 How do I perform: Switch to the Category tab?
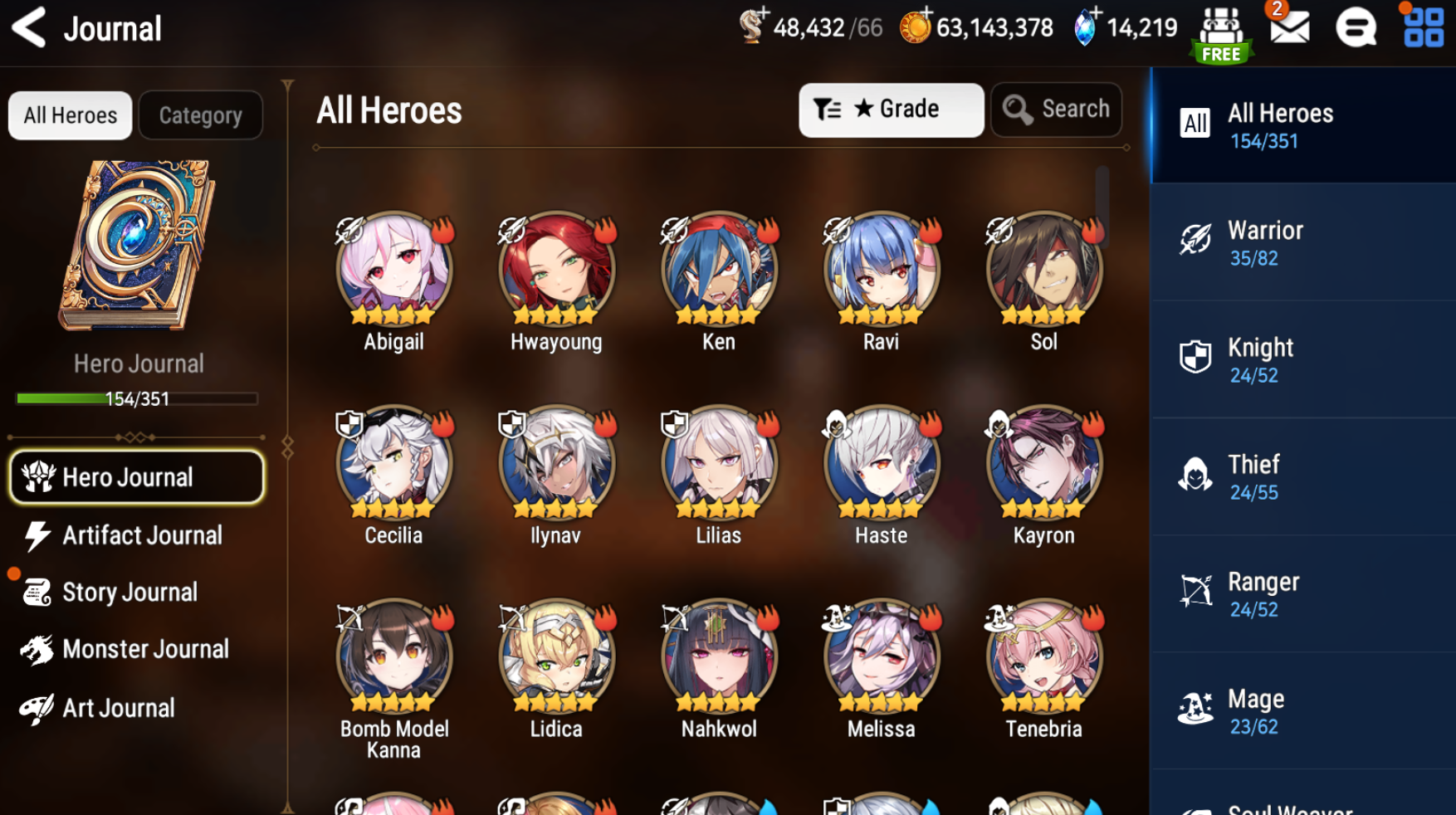click(x=200, y=115)
